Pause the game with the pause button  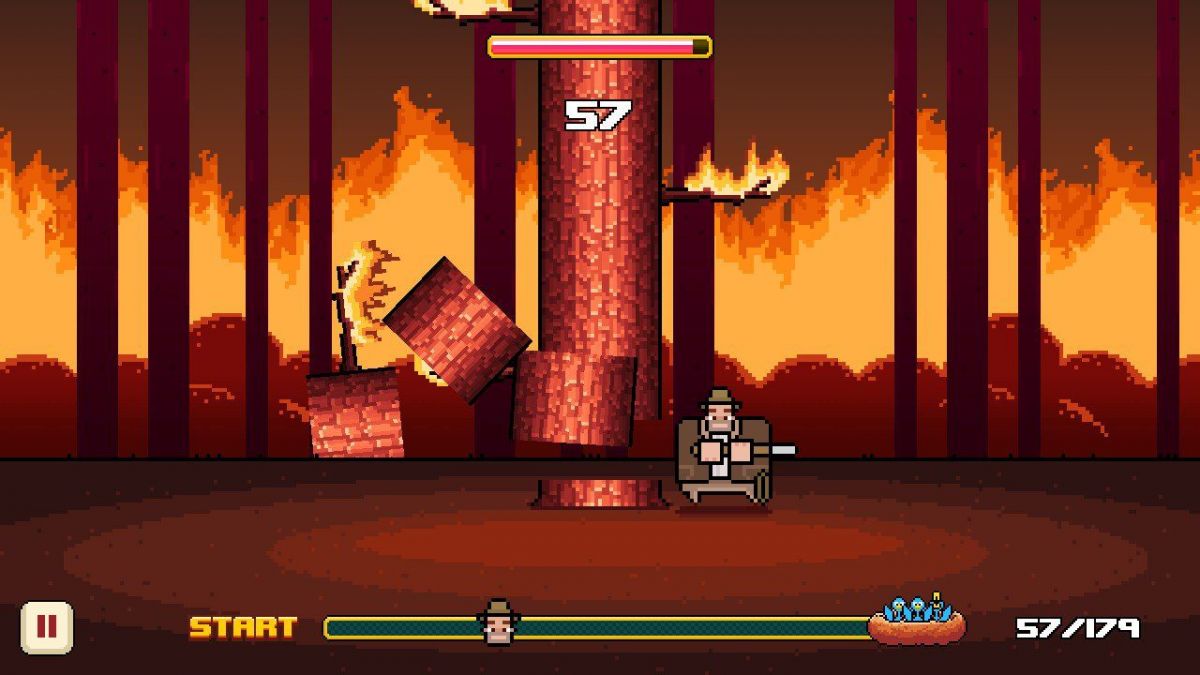pyautogui.click(x=47, y=628)
